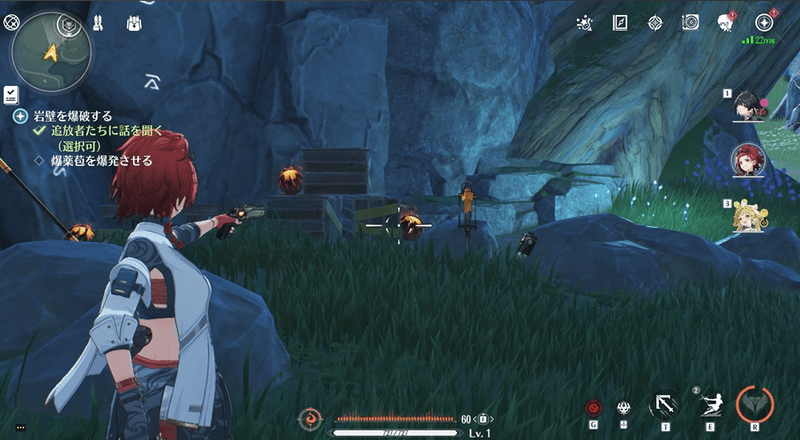
Task: Switch to the dark-haired first party member
Action: (748, 104)
